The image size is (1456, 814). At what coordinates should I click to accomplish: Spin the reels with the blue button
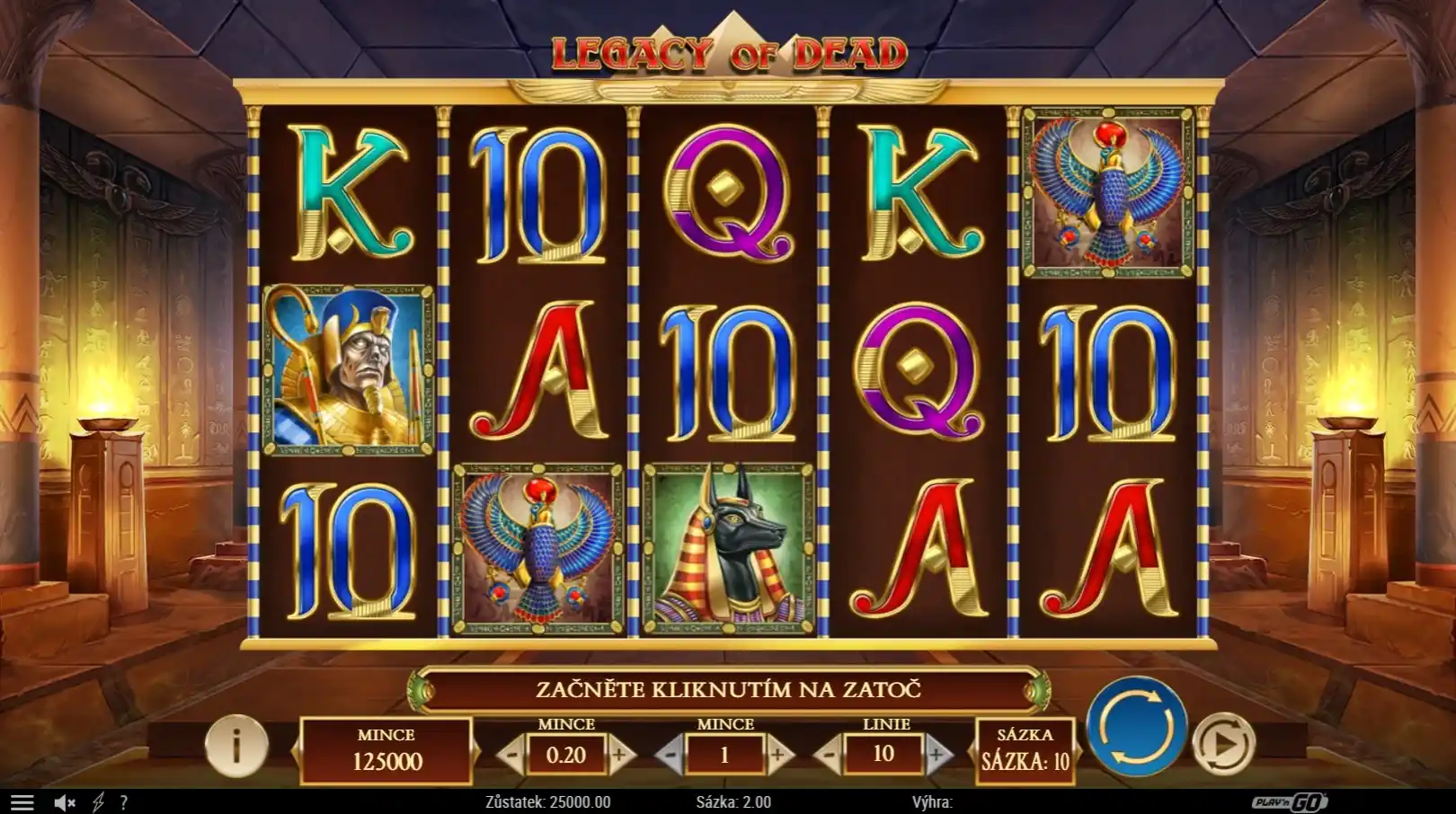click(x=1136, y=727)
